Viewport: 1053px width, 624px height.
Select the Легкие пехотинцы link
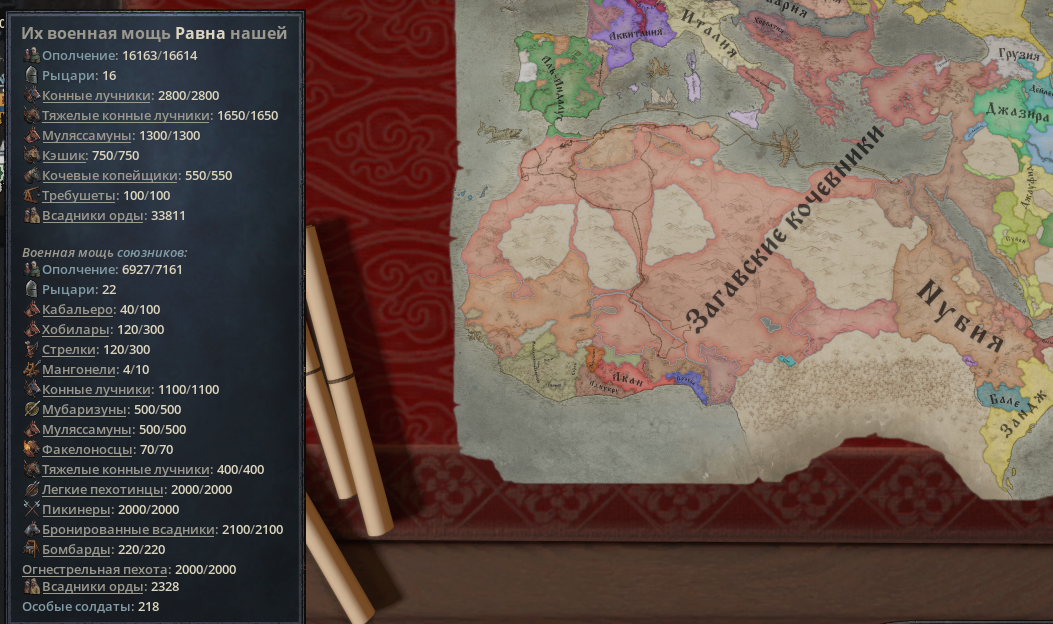[103, 489]
